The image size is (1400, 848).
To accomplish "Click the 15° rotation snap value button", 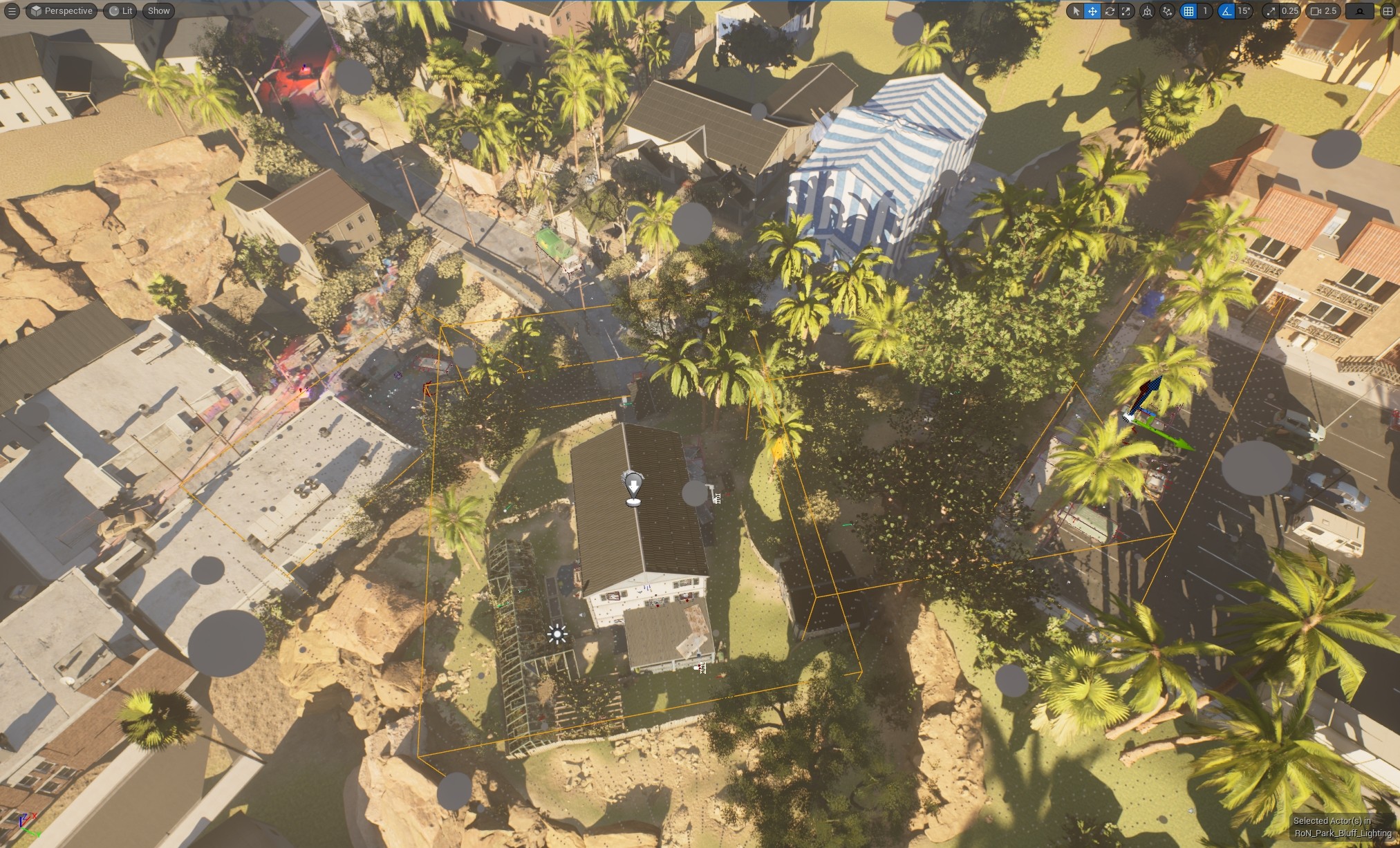I will 1245,11.
